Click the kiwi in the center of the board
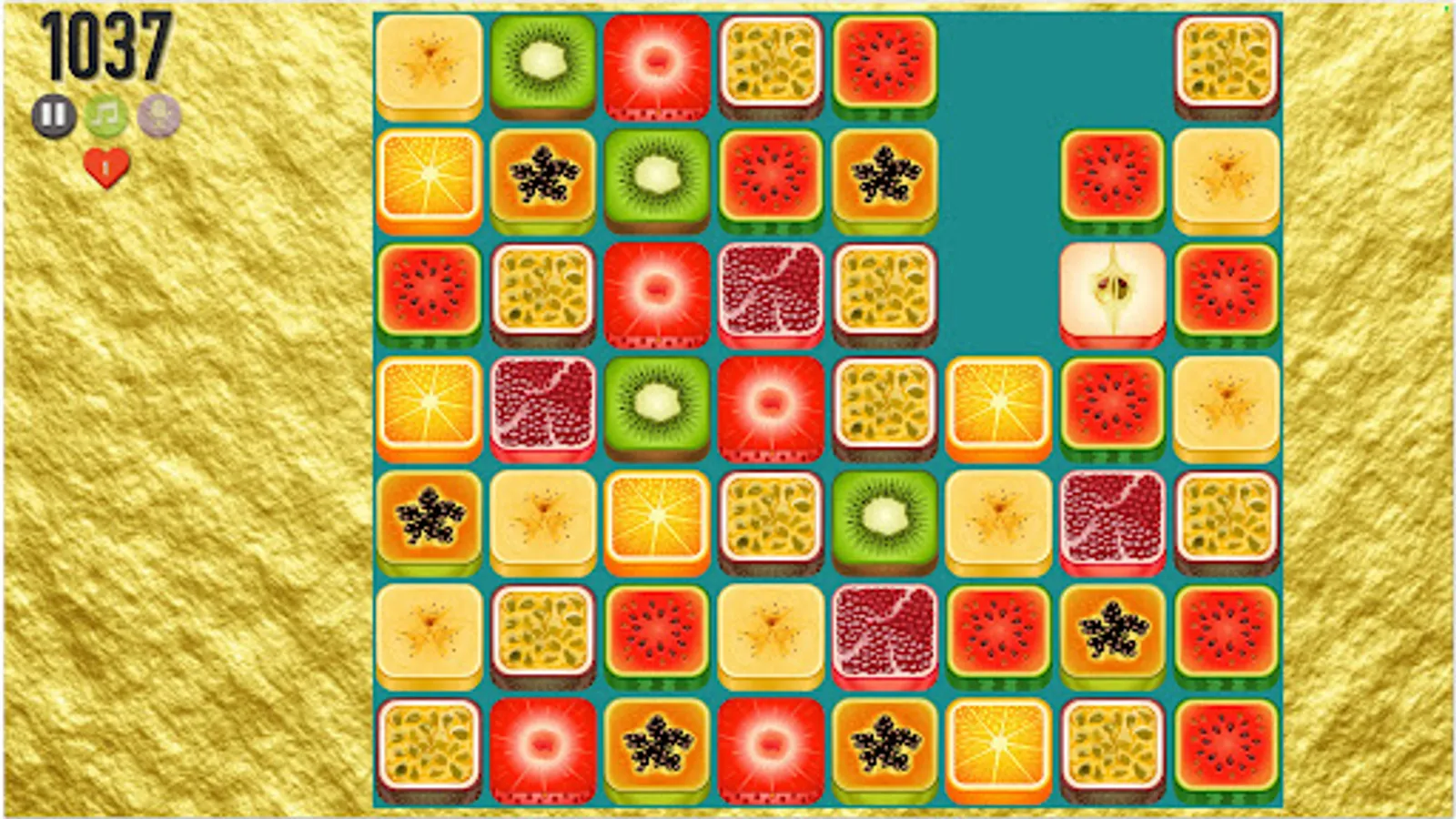The image size is (1456, 819). point(883,519)
